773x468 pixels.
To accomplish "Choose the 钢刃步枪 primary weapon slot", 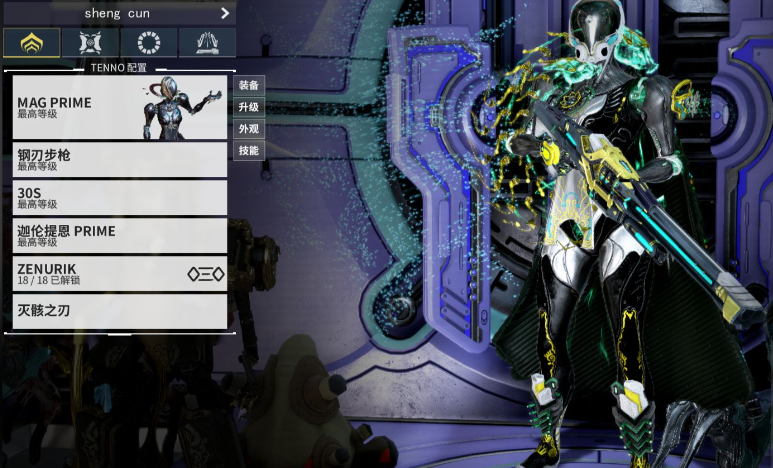I will pyautogui.click(x=120, y=160).
